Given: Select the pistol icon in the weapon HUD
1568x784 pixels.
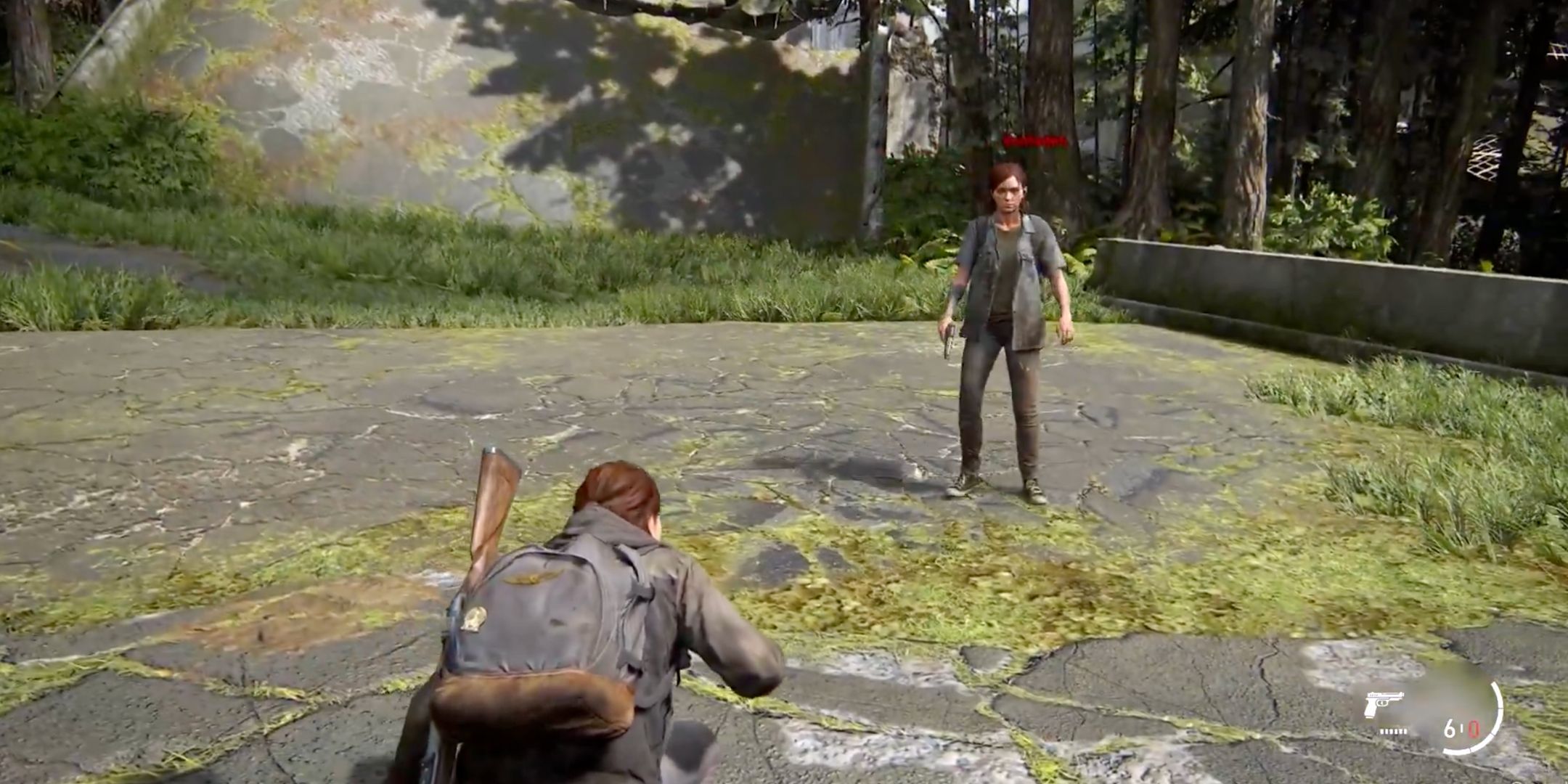Looking at the screenshot, I should 1384,703.
